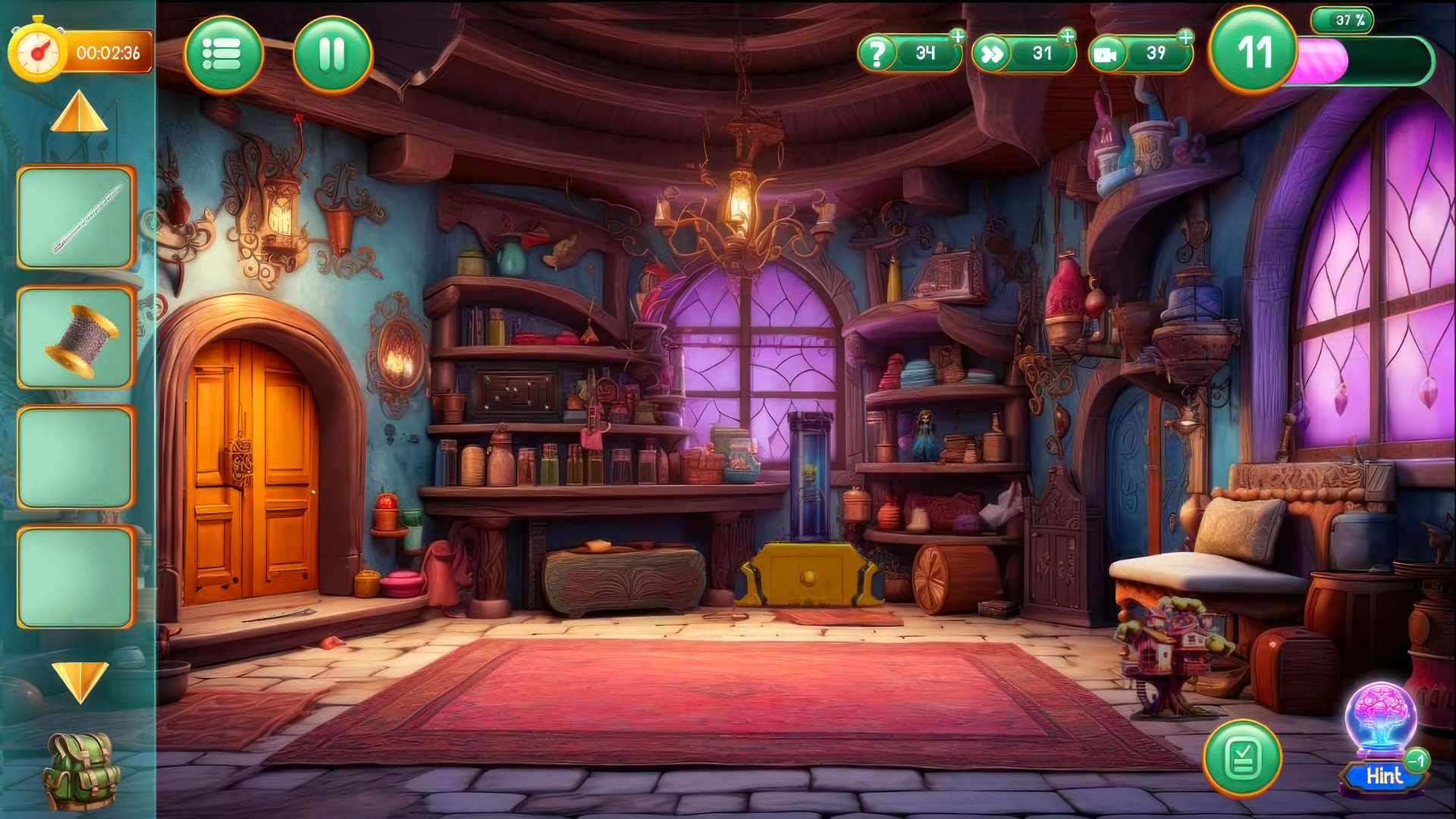Open the checklist task button
Screen dimensions: 1456x819
click(x=1242, y=758)
